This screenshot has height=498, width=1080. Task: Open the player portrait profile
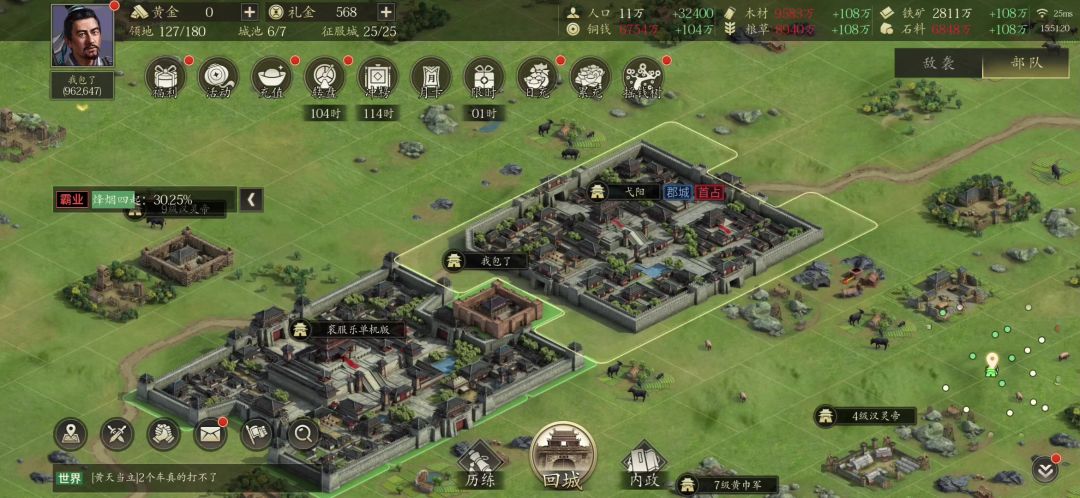[x=83, y=36]
